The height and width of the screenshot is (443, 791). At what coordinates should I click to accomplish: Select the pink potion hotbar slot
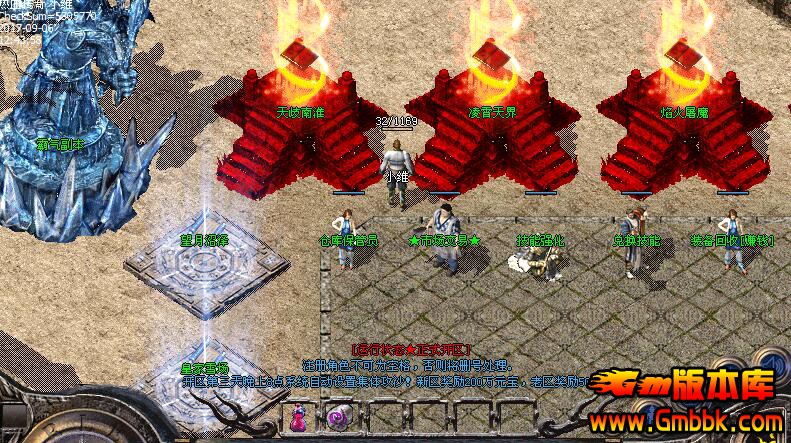pos(299,418)
